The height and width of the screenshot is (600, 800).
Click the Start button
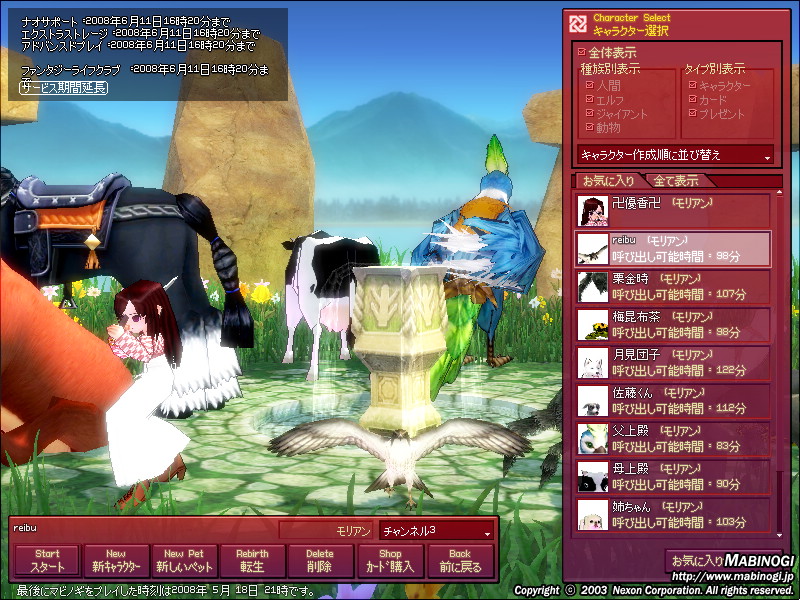pyautogui.click(x=47, y=560)
